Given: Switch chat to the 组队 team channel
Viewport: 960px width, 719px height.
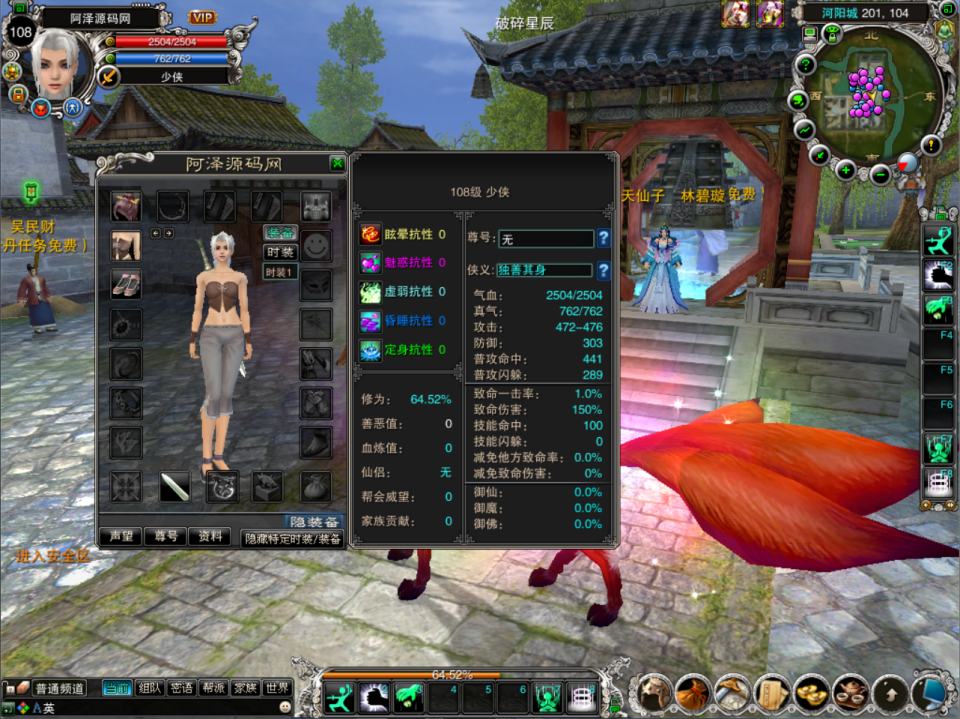Looking at the screenshot, I should click(x=150, y=688).
